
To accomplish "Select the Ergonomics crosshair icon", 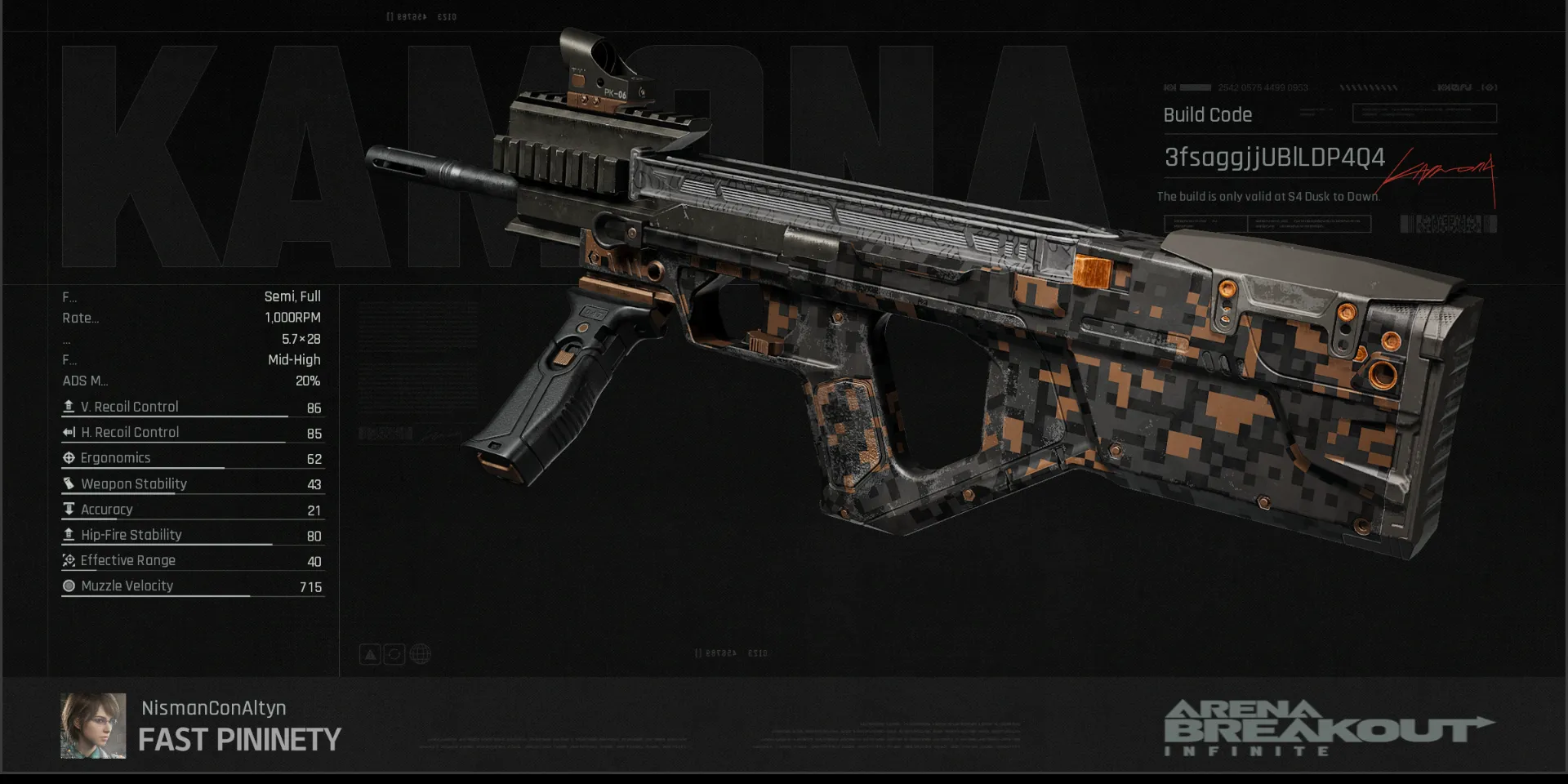I will point(69,457).
